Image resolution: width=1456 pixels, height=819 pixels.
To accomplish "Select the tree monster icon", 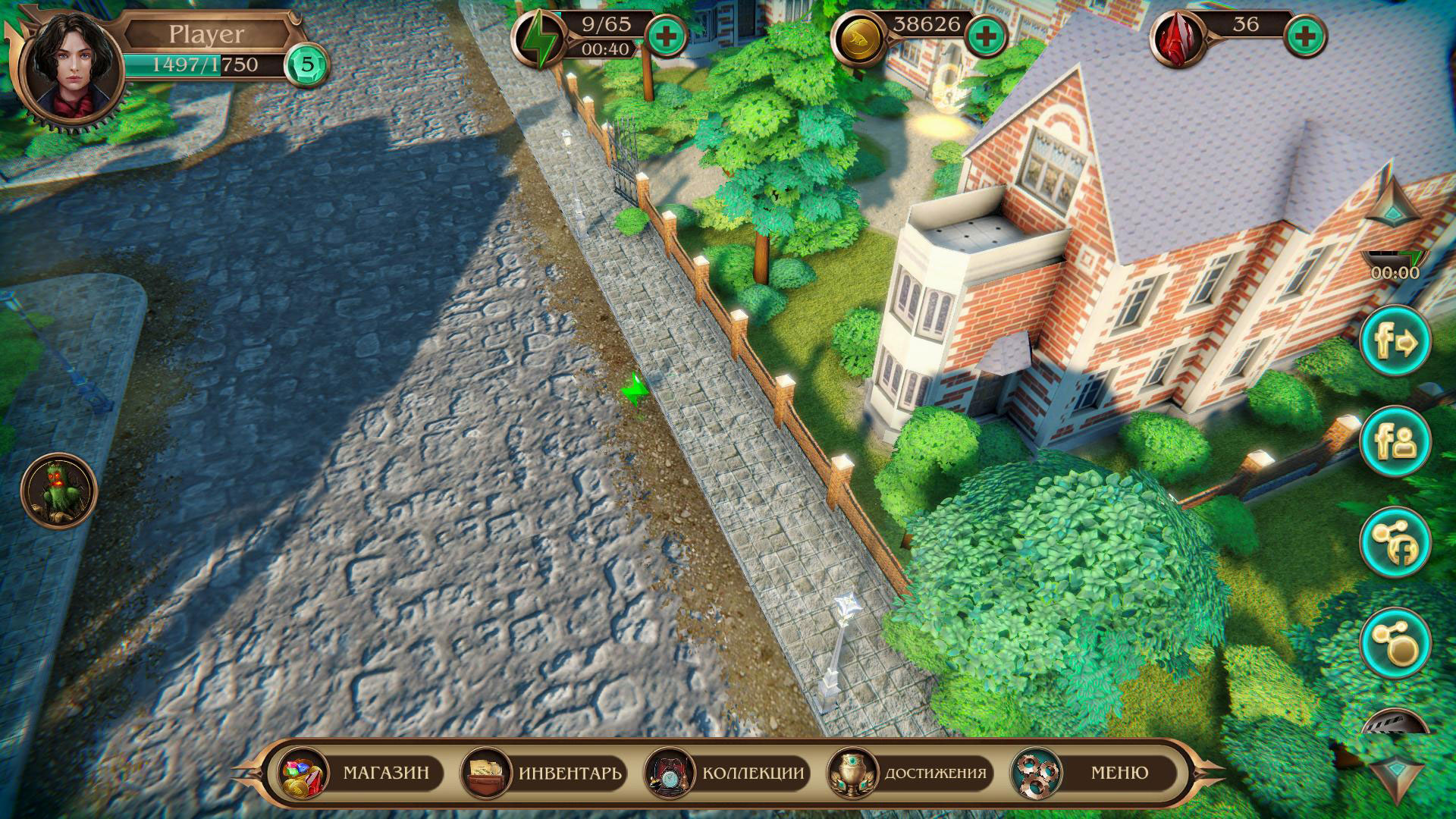I will [x=59, y=491].
